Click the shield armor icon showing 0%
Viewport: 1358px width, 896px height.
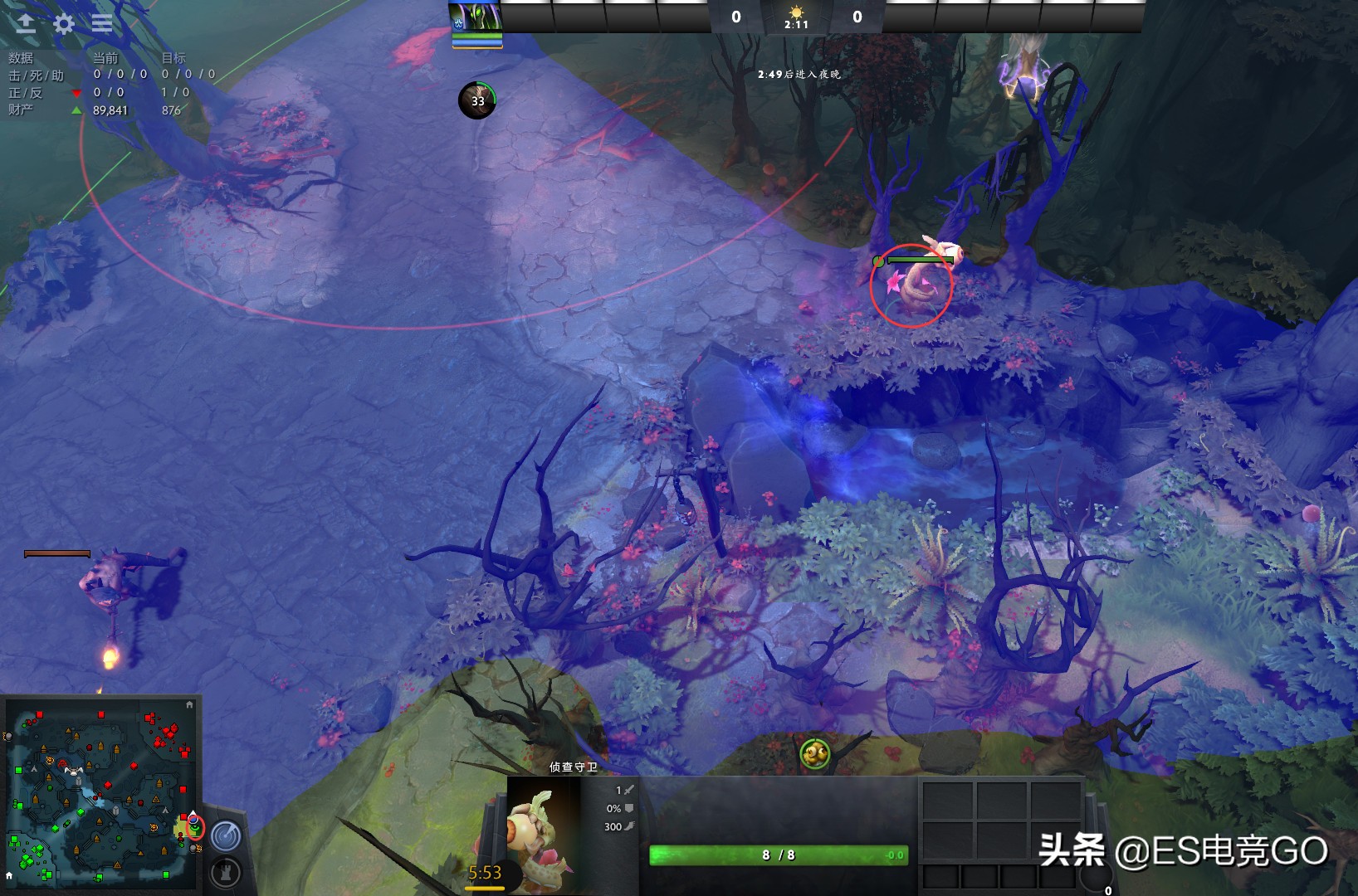pos(628,808)
